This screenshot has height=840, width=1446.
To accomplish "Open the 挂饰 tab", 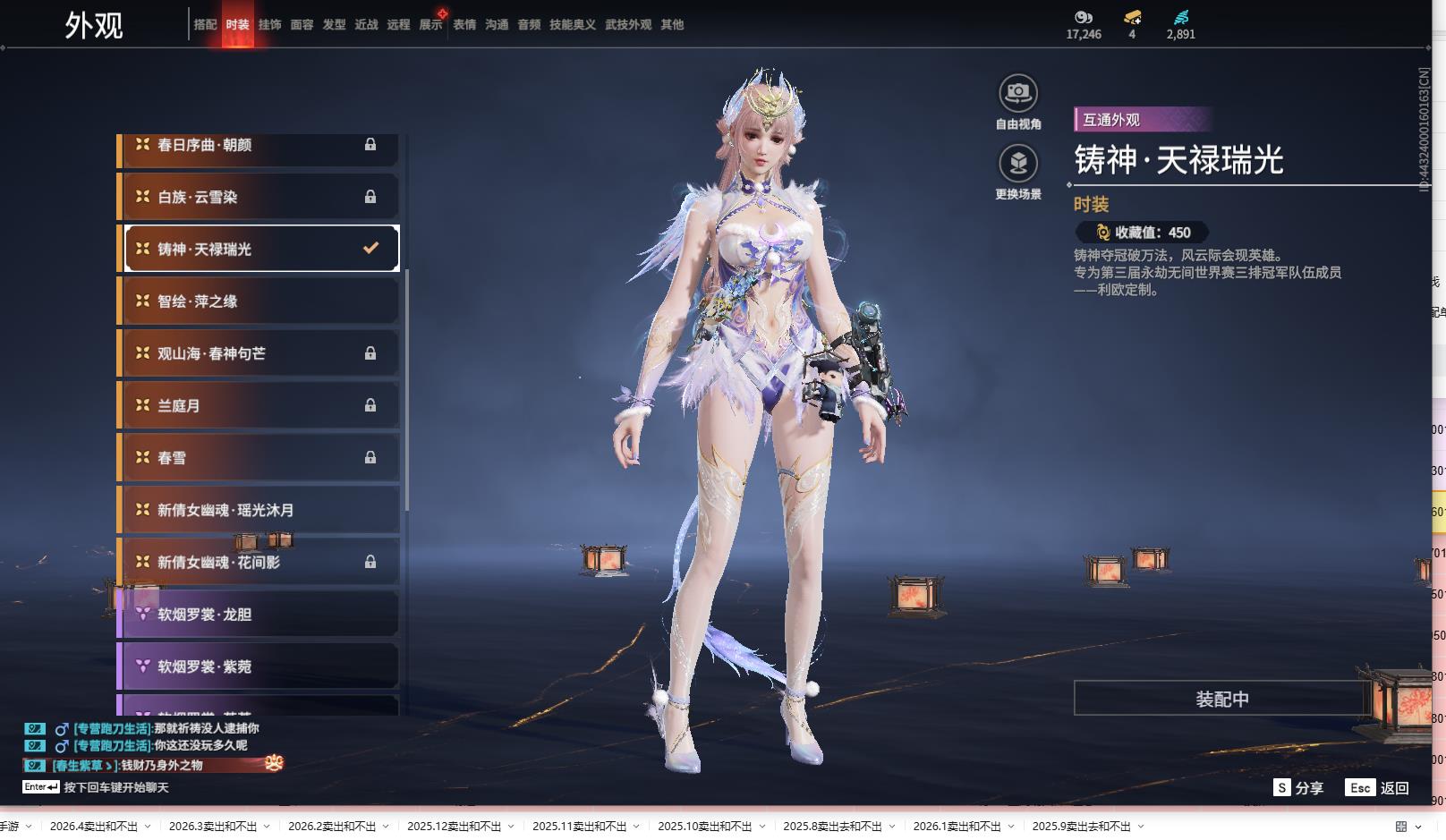I will pos(269,25).
